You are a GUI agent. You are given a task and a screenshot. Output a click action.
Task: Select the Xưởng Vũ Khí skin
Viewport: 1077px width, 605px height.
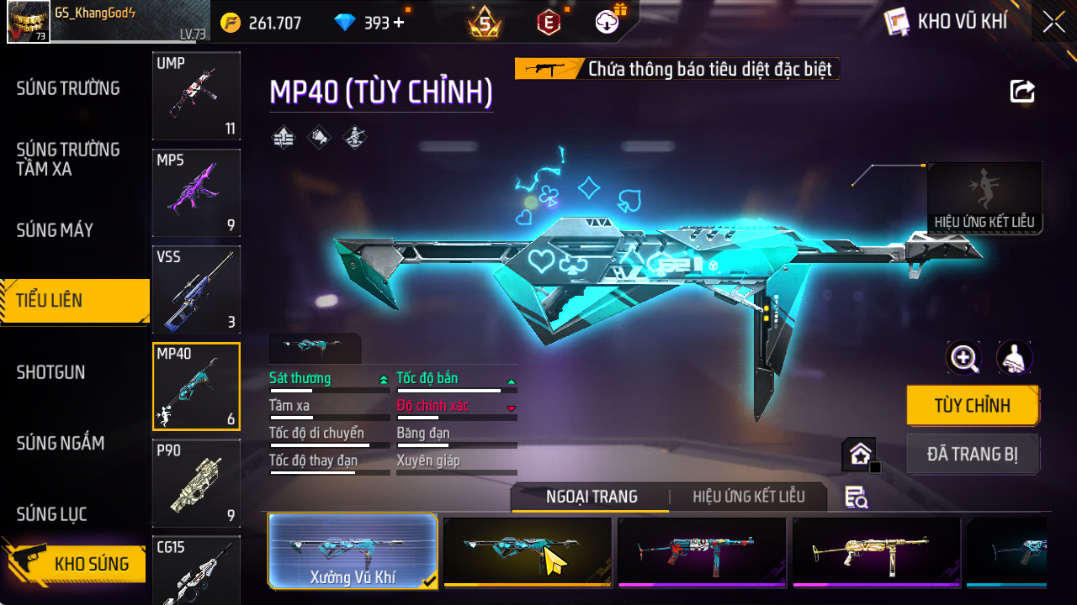point(353,550)
